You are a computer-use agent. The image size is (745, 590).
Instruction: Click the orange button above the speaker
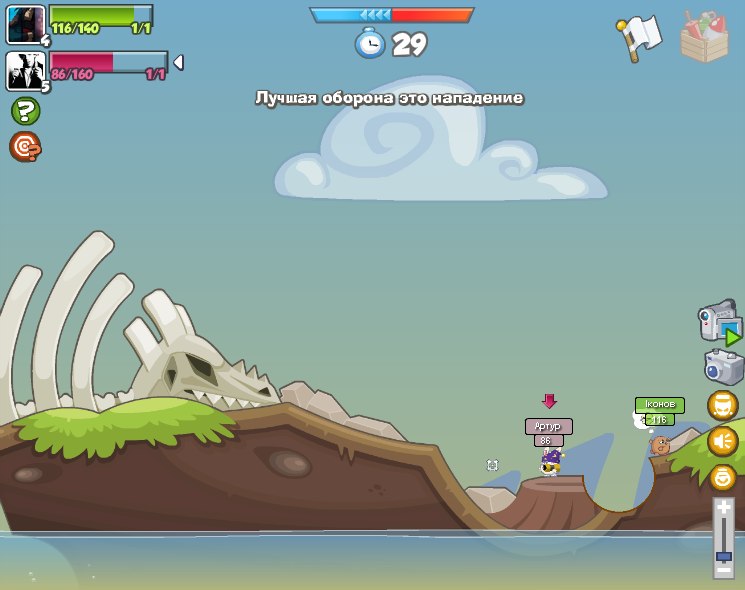[723, 405]
